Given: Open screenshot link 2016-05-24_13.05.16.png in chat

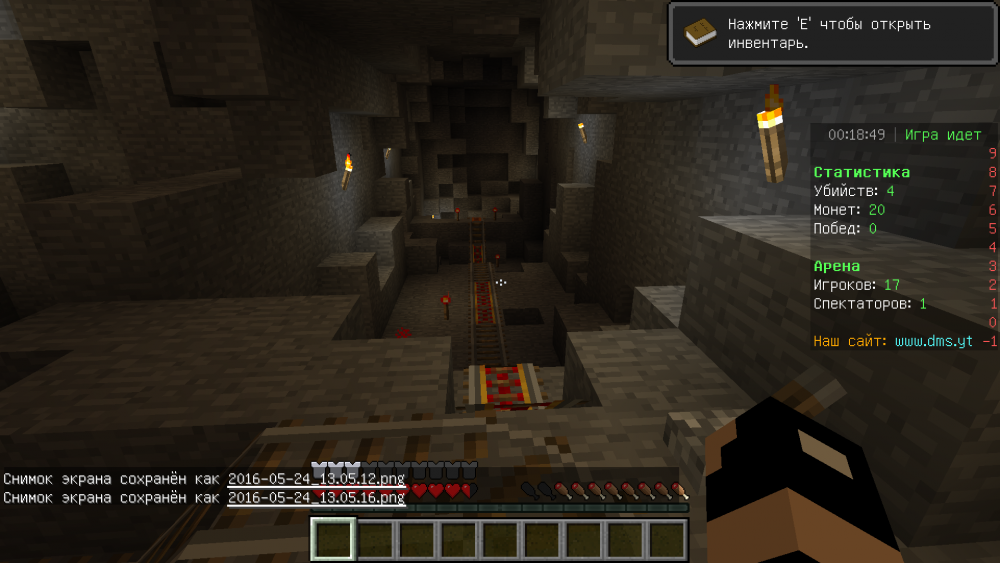Looking at the screenshot, I should pos(316,497).
